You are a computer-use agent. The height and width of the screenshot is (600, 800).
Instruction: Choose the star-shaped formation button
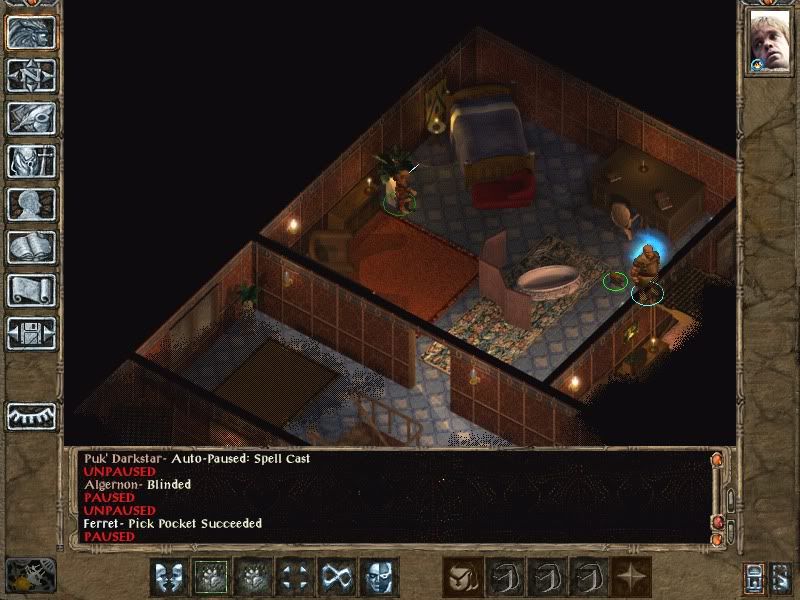pos(632,577)
